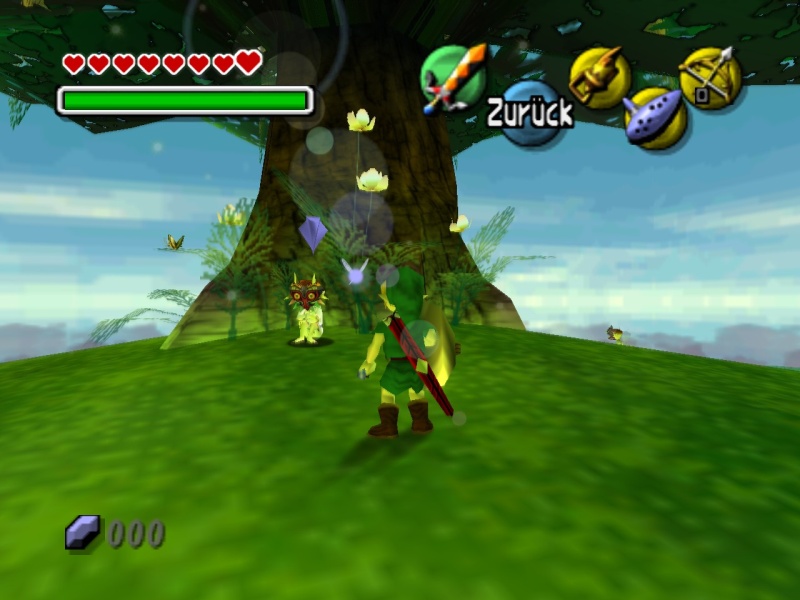Use the Hookshot item icon
The image size is (800, 600).
coord(599,77)
